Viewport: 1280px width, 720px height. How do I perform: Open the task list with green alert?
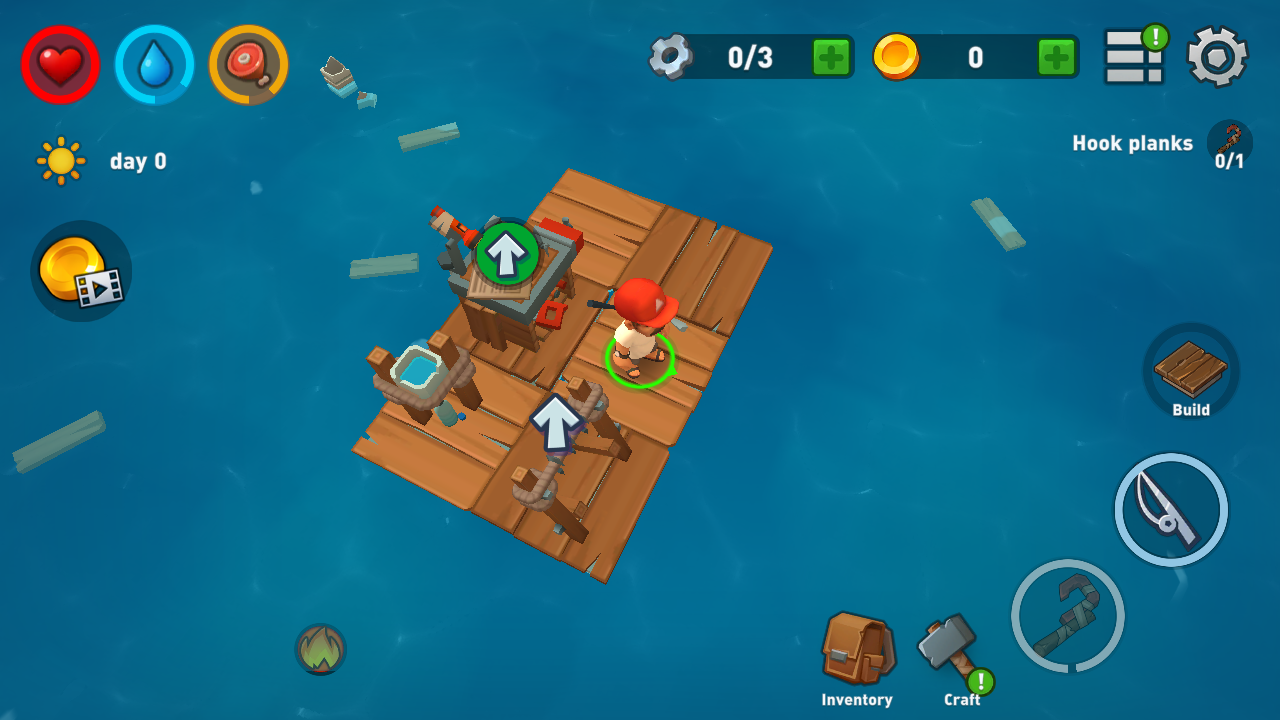pos(1134,57)
